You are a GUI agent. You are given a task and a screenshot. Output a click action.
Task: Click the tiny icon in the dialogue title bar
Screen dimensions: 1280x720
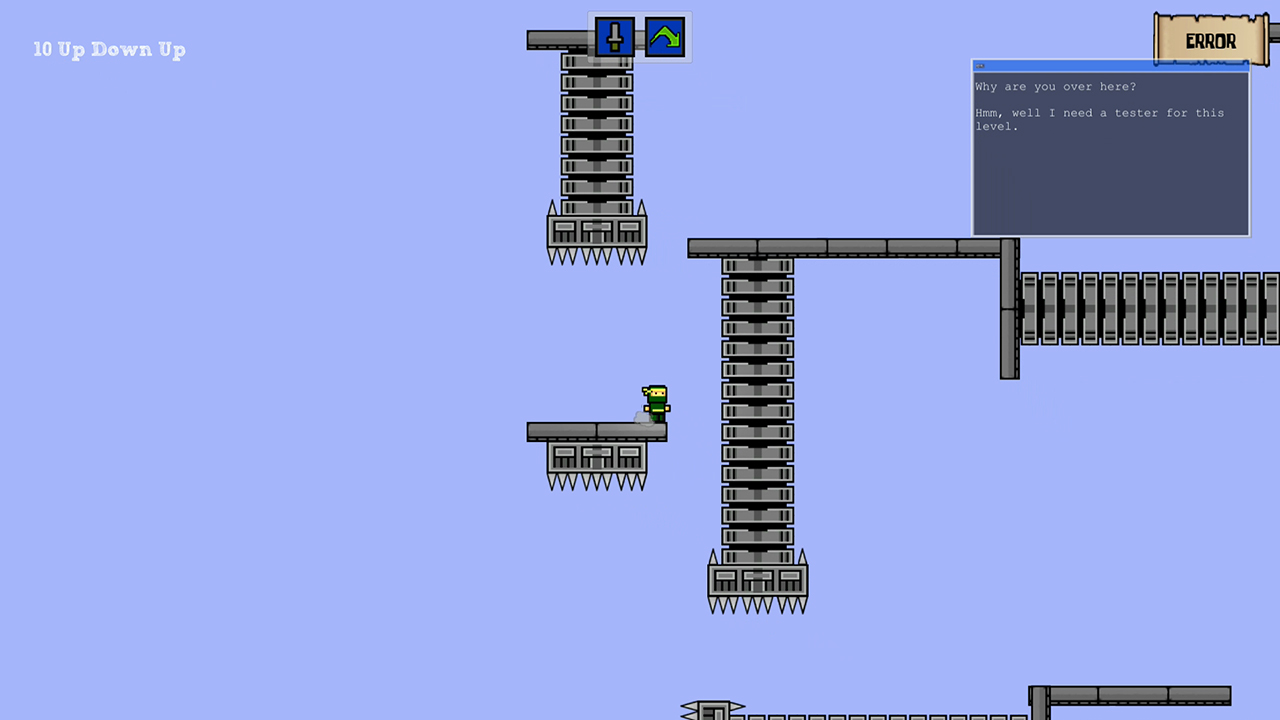point(978,66)
